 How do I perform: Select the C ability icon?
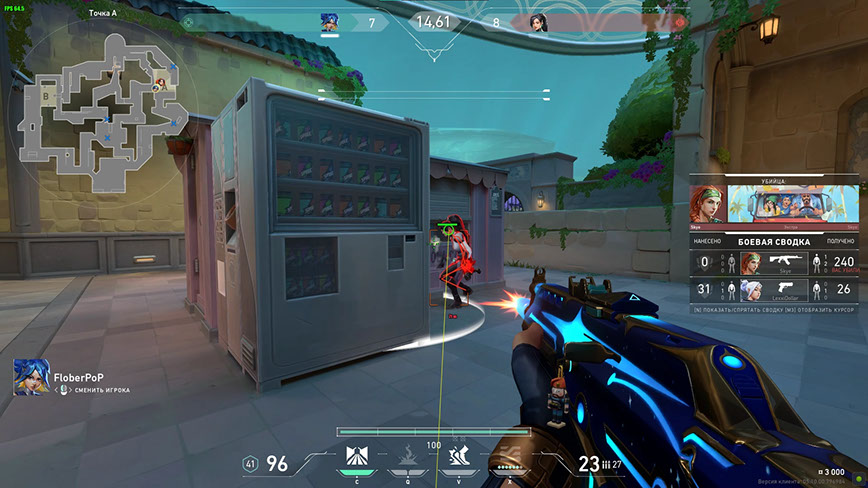(x=359, y=457)
